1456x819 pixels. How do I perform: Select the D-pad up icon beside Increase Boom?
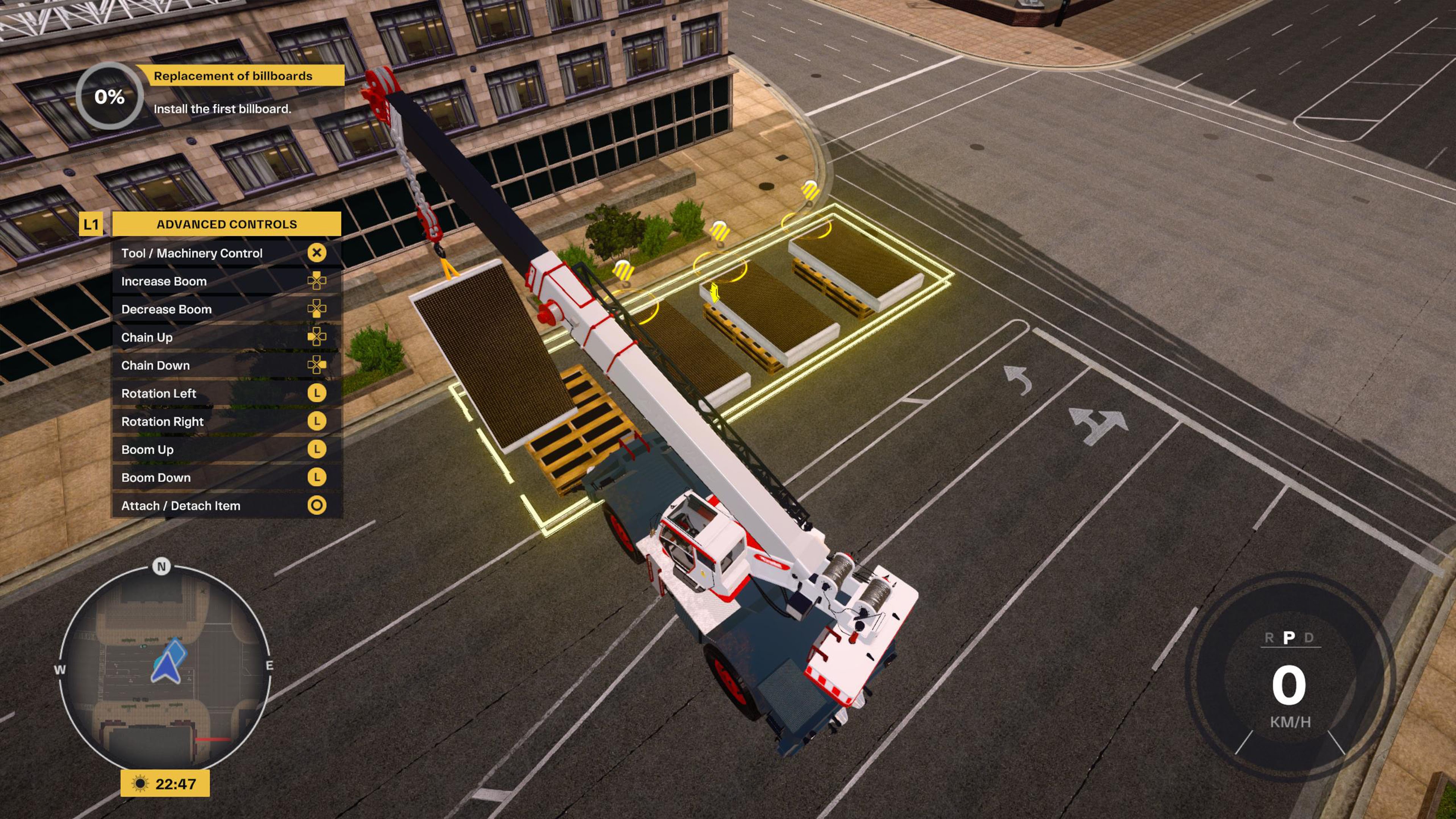click(318, 281)
